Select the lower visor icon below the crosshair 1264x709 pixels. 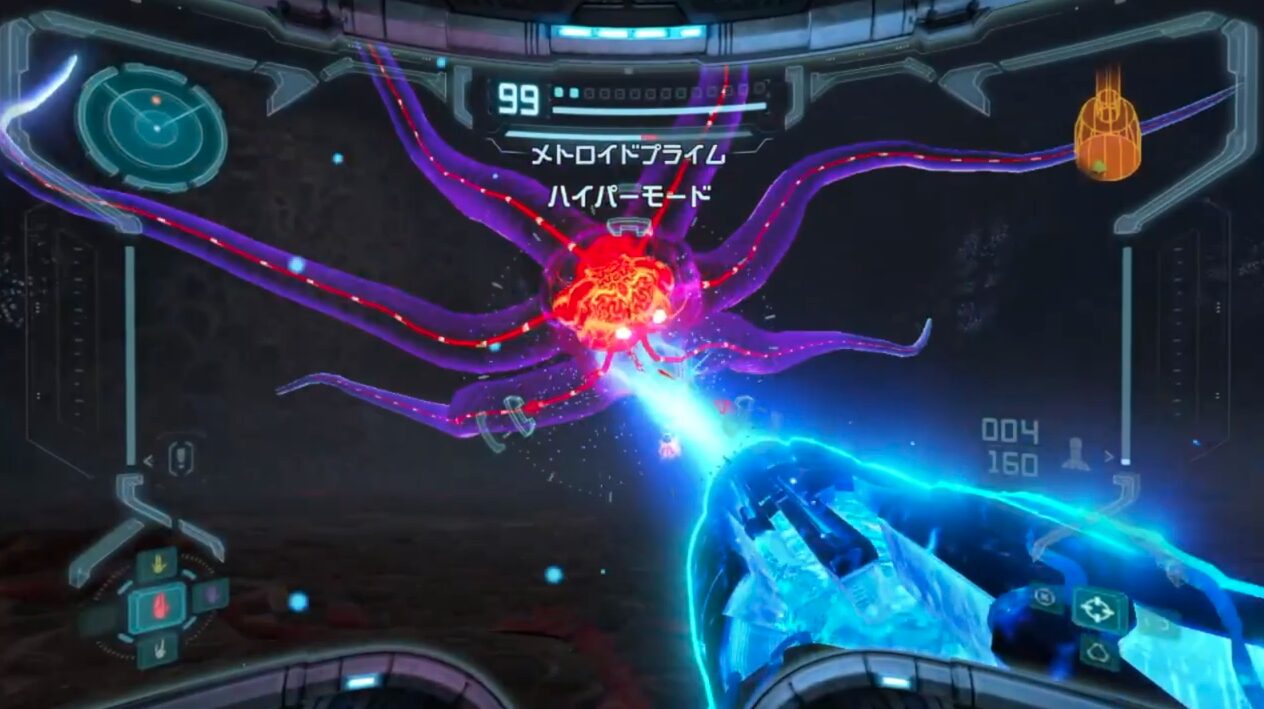[1097, 652]
